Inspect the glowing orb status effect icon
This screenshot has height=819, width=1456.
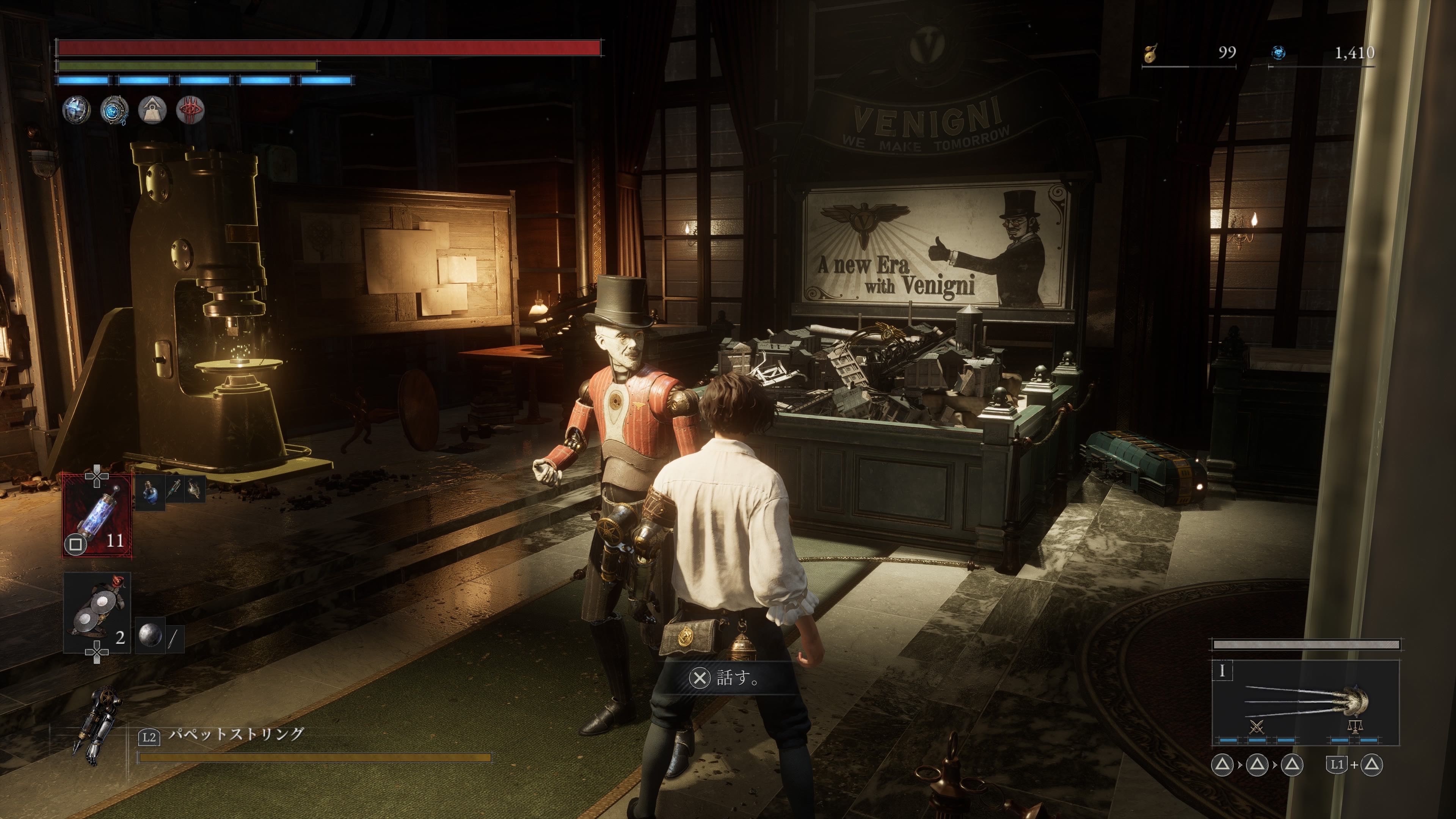[76, 110]
